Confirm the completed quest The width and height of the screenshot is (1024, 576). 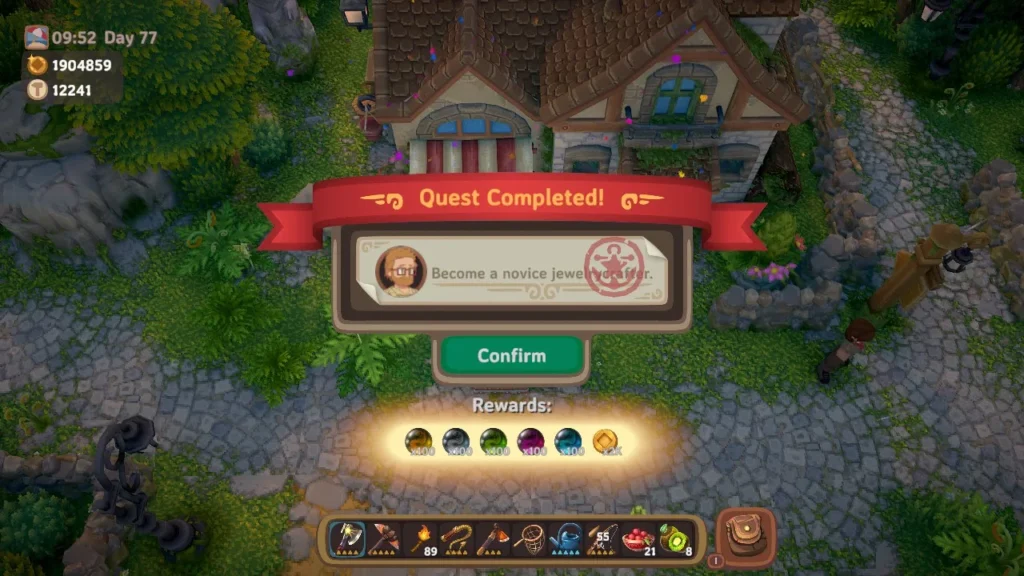click(511, 356)
